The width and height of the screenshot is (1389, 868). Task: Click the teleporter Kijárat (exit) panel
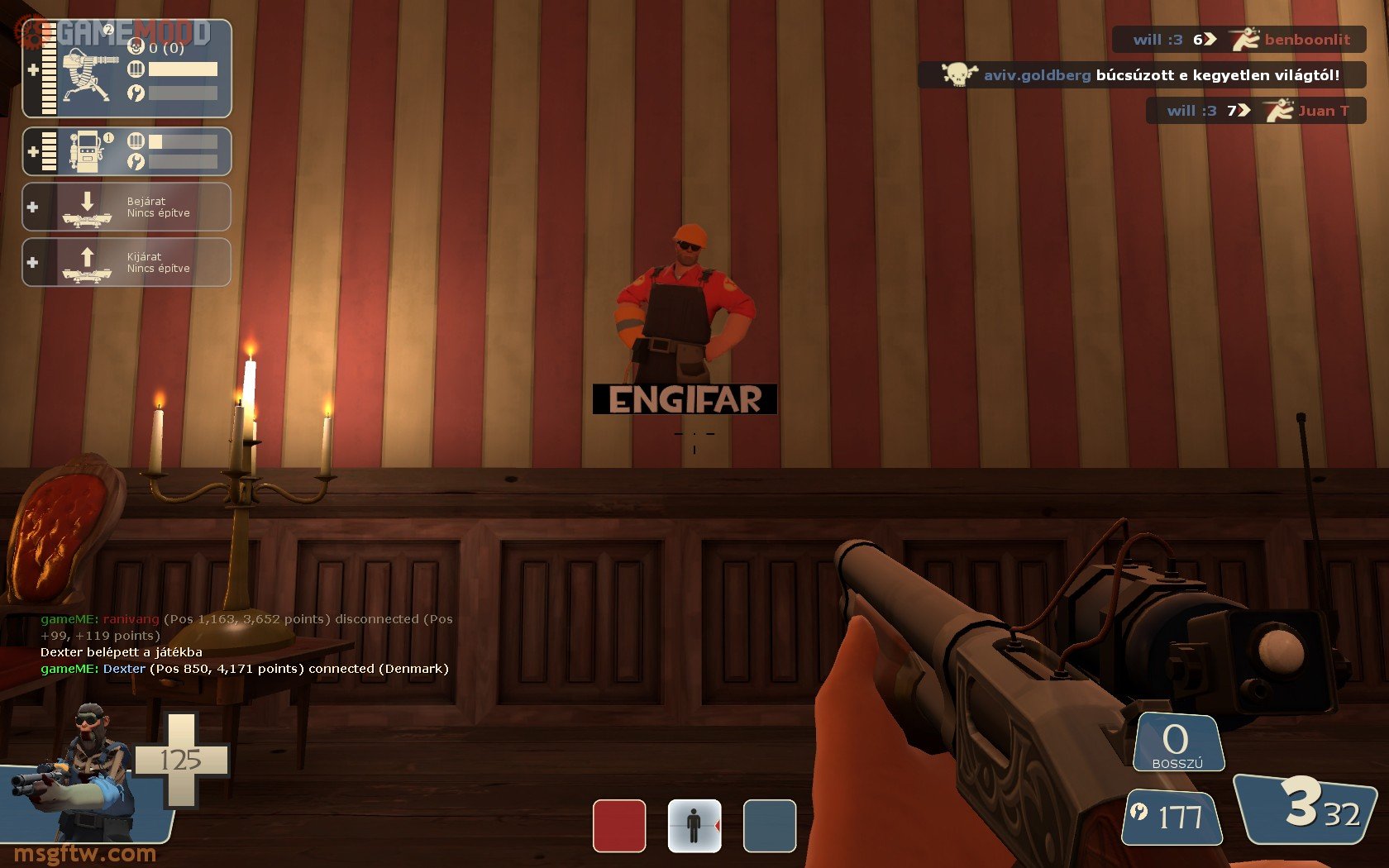[x=126, y=262]
